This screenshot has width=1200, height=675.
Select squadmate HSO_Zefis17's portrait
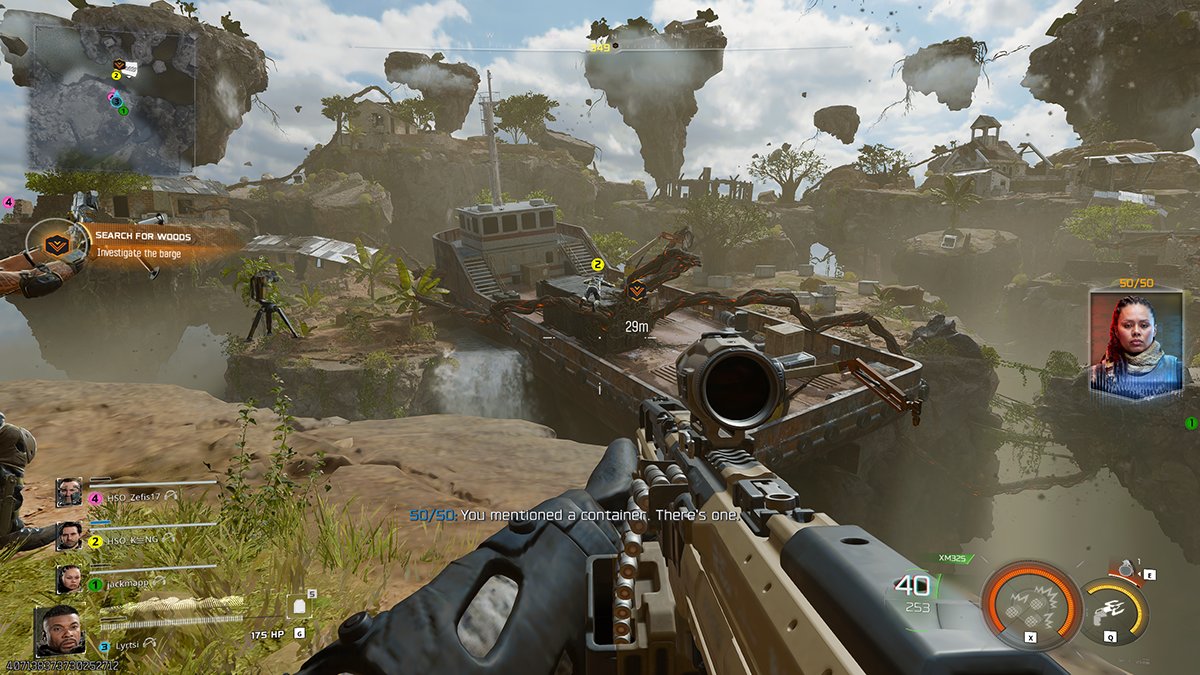pos(69,492)
